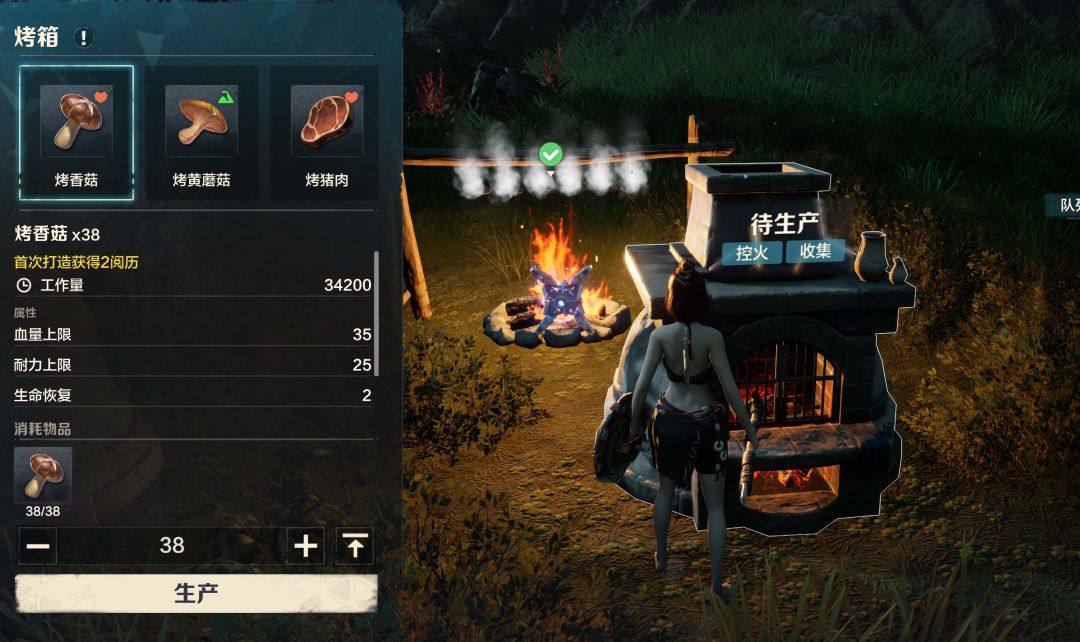Increase quantity with the plus button
The image size is (1080, 642).
[306, 546]
